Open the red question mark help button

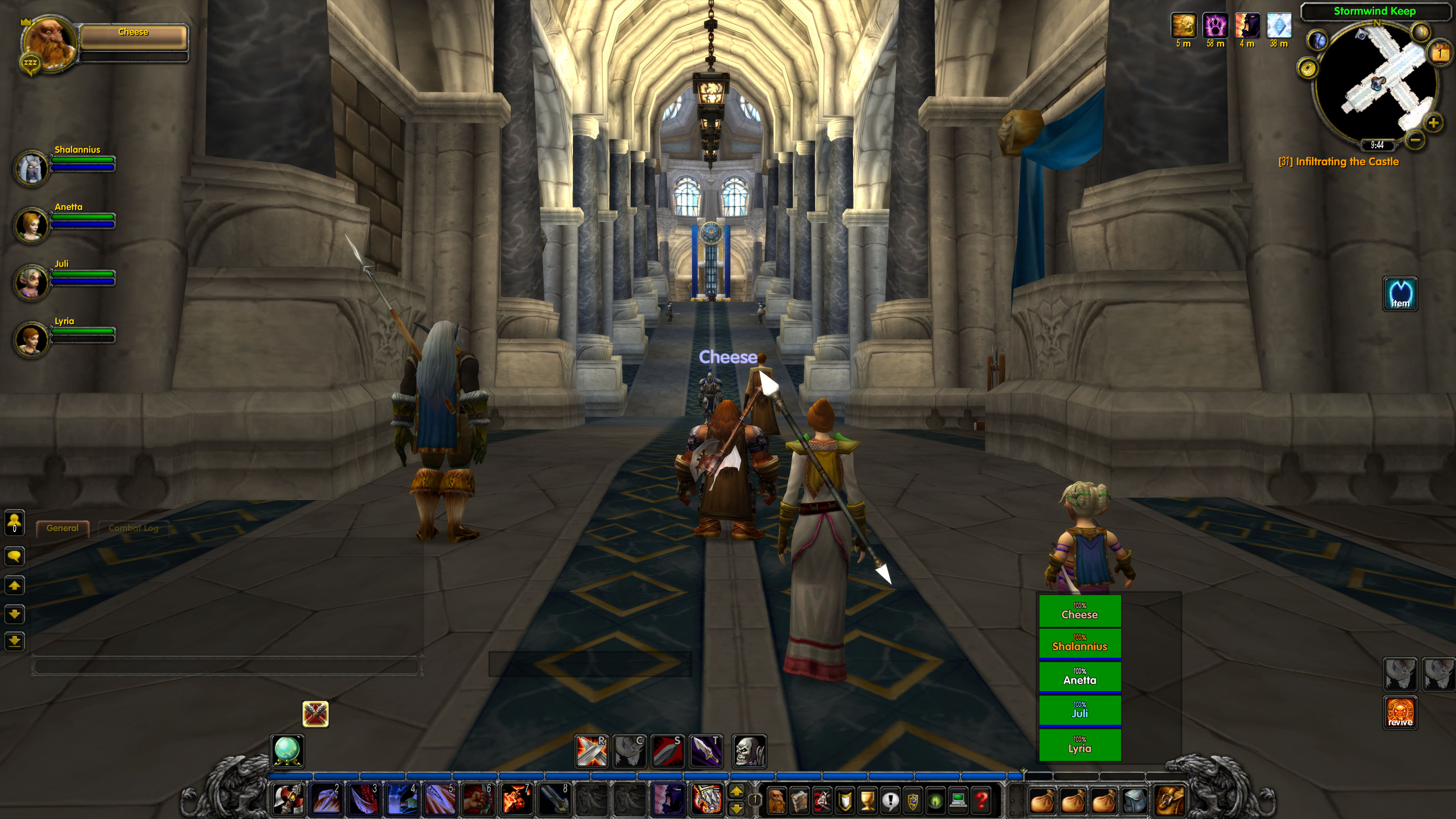tap(981, 800)
